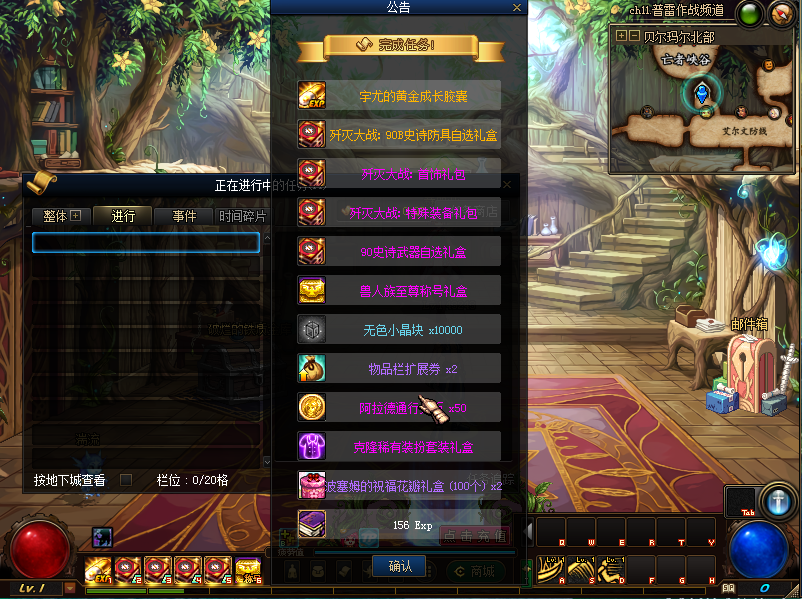Select the 宇尤的黄金成长胶囊 reward row
802x599 pixels.
[399, 96]
